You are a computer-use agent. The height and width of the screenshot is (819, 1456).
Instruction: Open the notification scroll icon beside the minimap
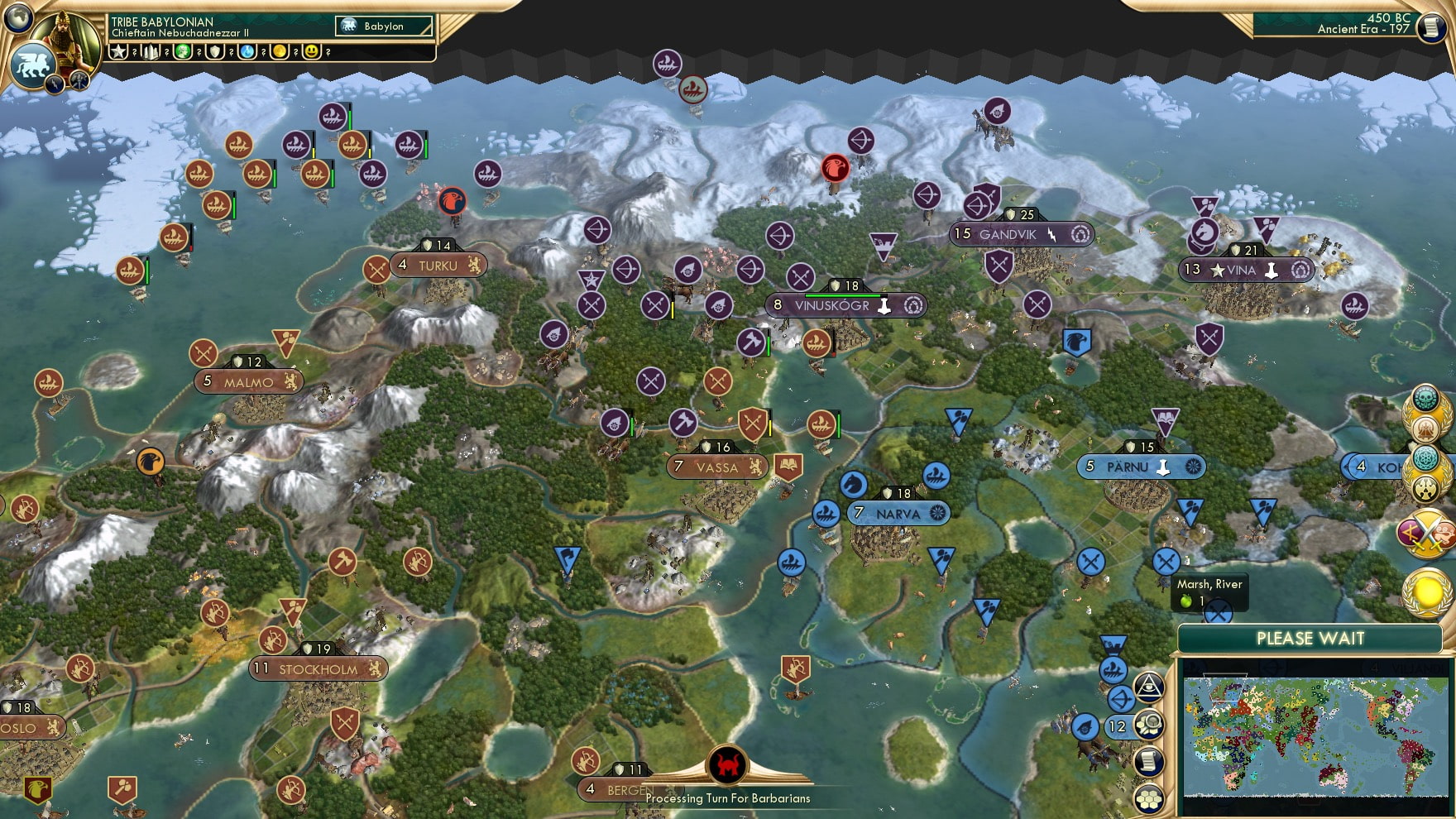click(1150, 759)
